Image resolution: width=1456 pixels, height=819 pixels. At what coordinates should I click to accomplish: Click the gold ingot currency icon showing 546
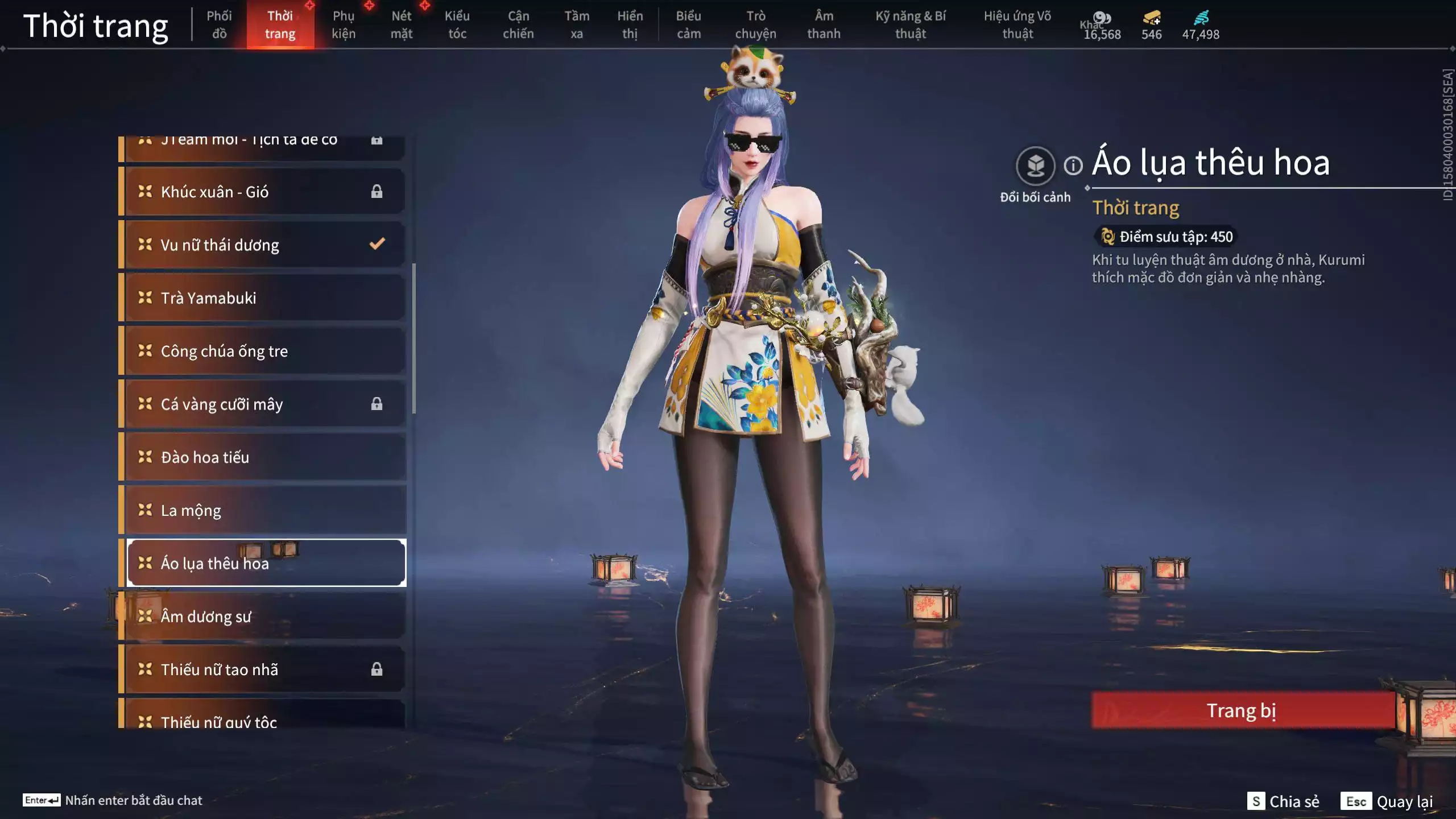(x=1150, y=19)
